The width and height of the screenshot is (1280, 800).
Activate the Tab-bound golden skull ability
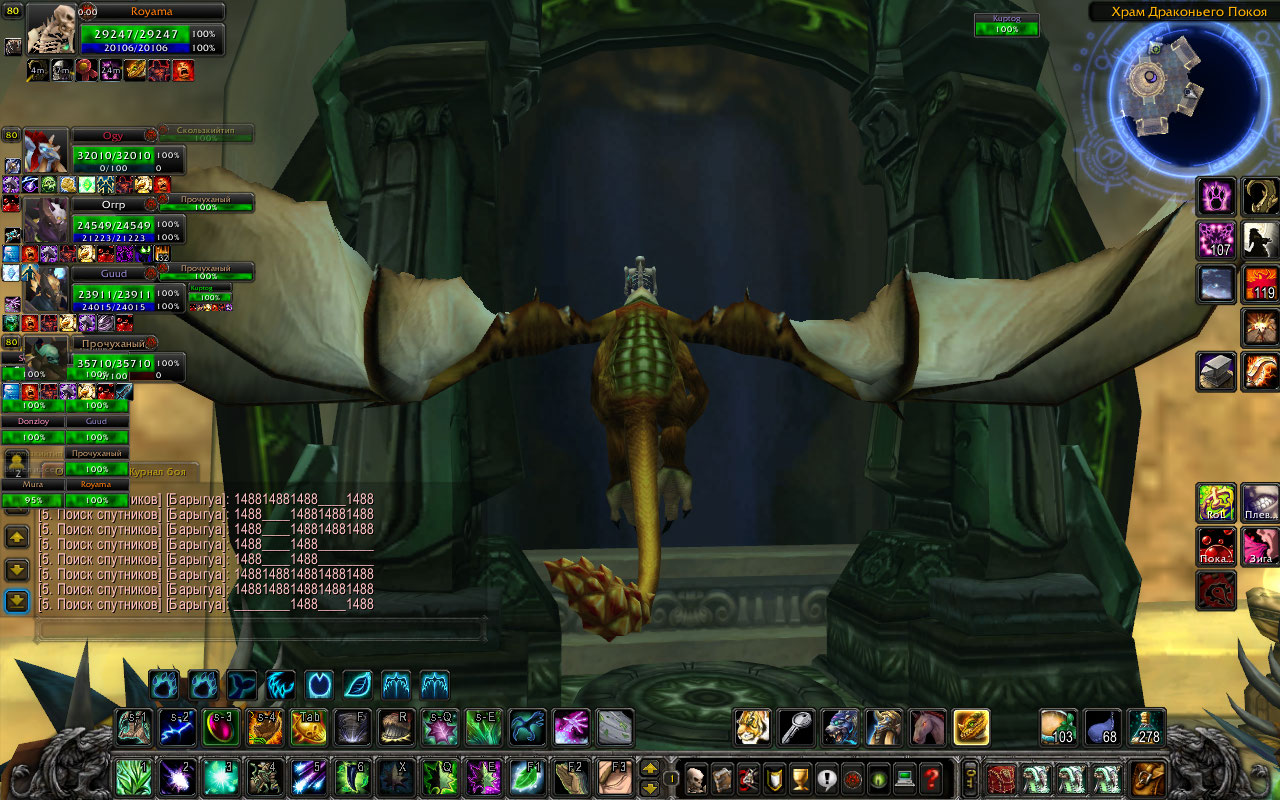click(x=308, y=727)
